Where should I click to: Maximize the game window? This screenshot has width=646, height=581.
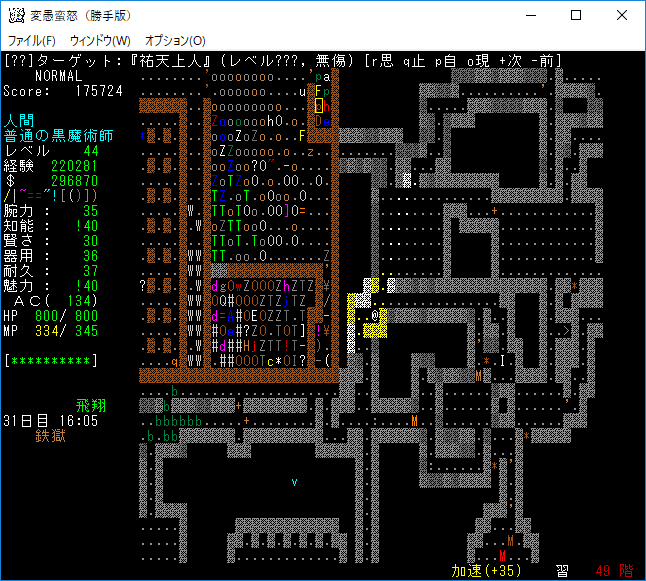[x=576, y=15]
